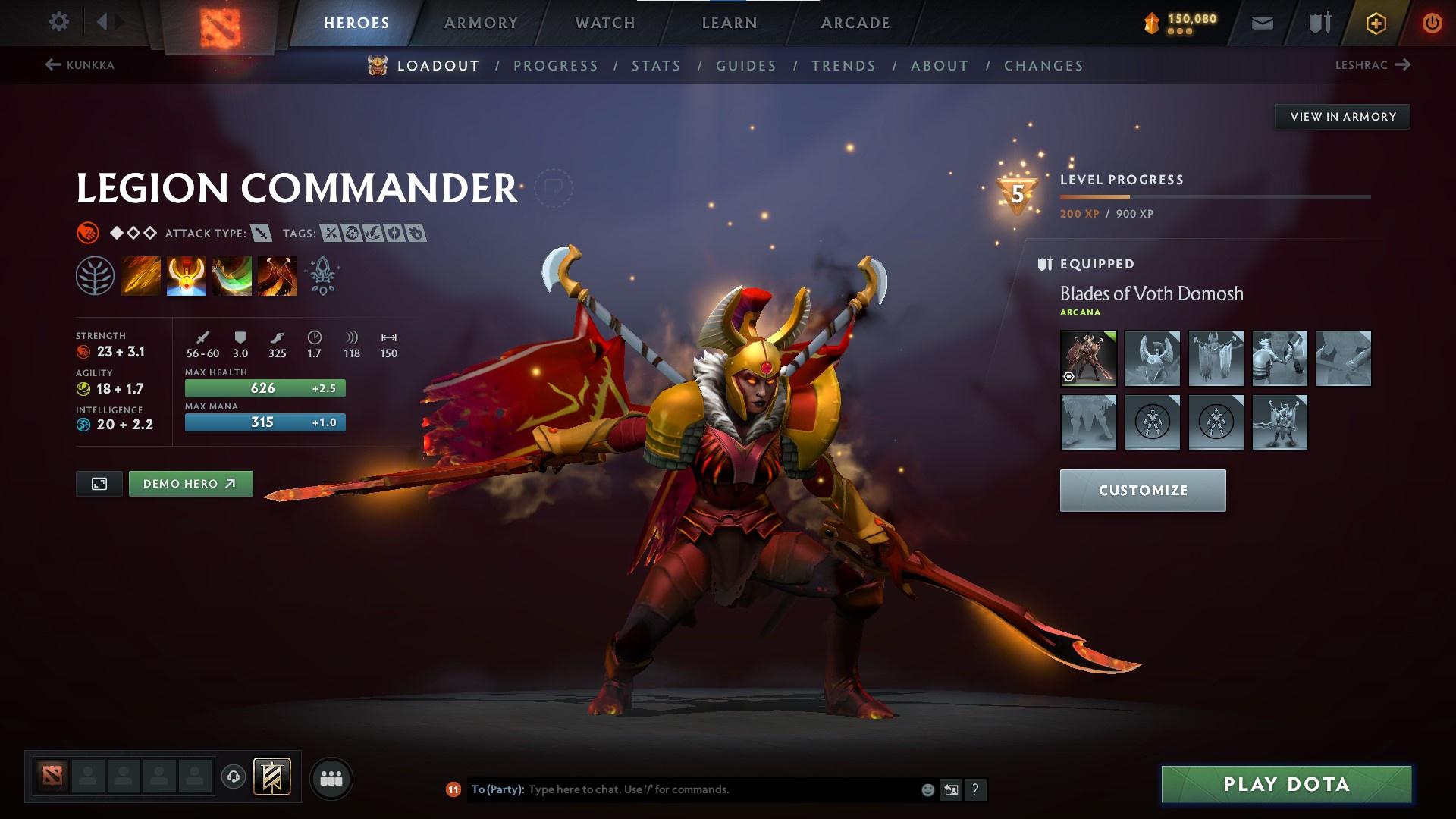Open the Legion Commander talent tree icon
This screenshot has height=819, width=1456.
[96, 275]
